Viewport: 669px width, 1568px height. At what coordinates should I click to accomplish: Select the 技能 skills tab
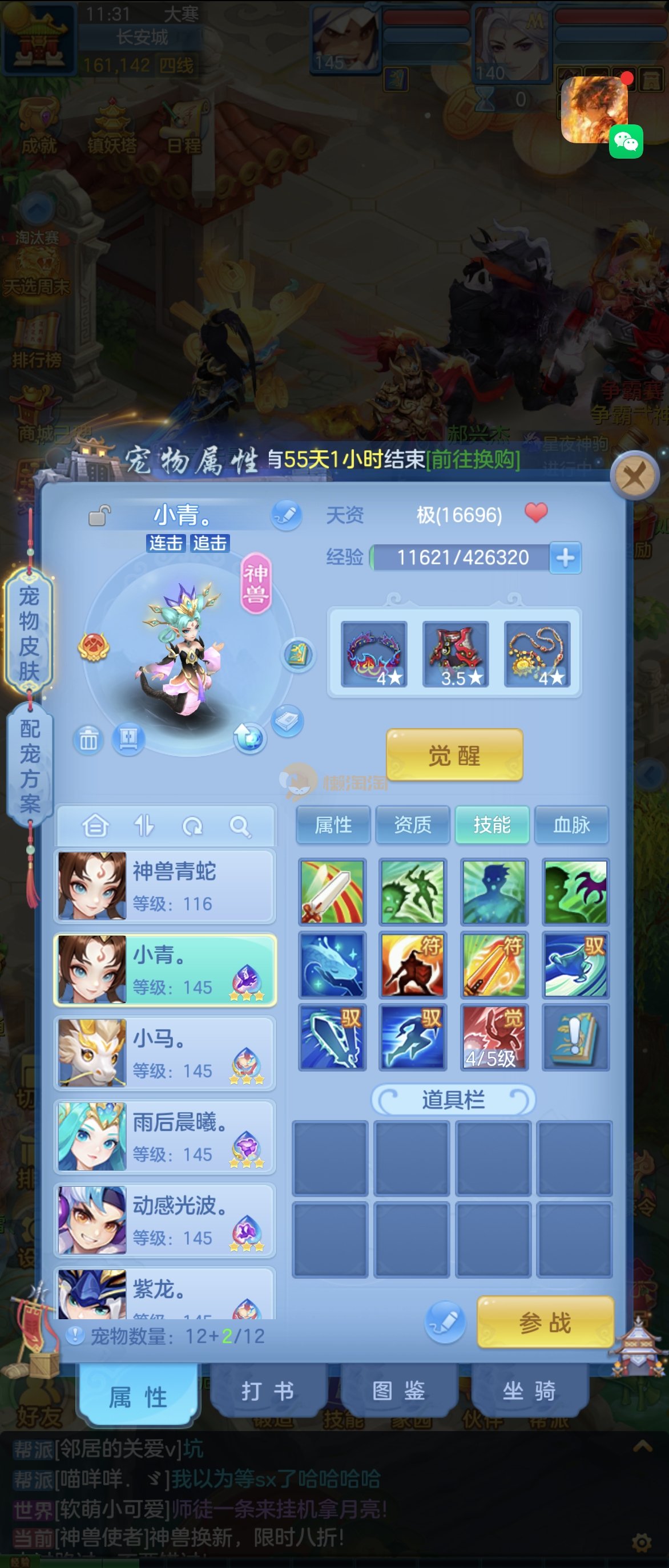[x=492, y=825]
